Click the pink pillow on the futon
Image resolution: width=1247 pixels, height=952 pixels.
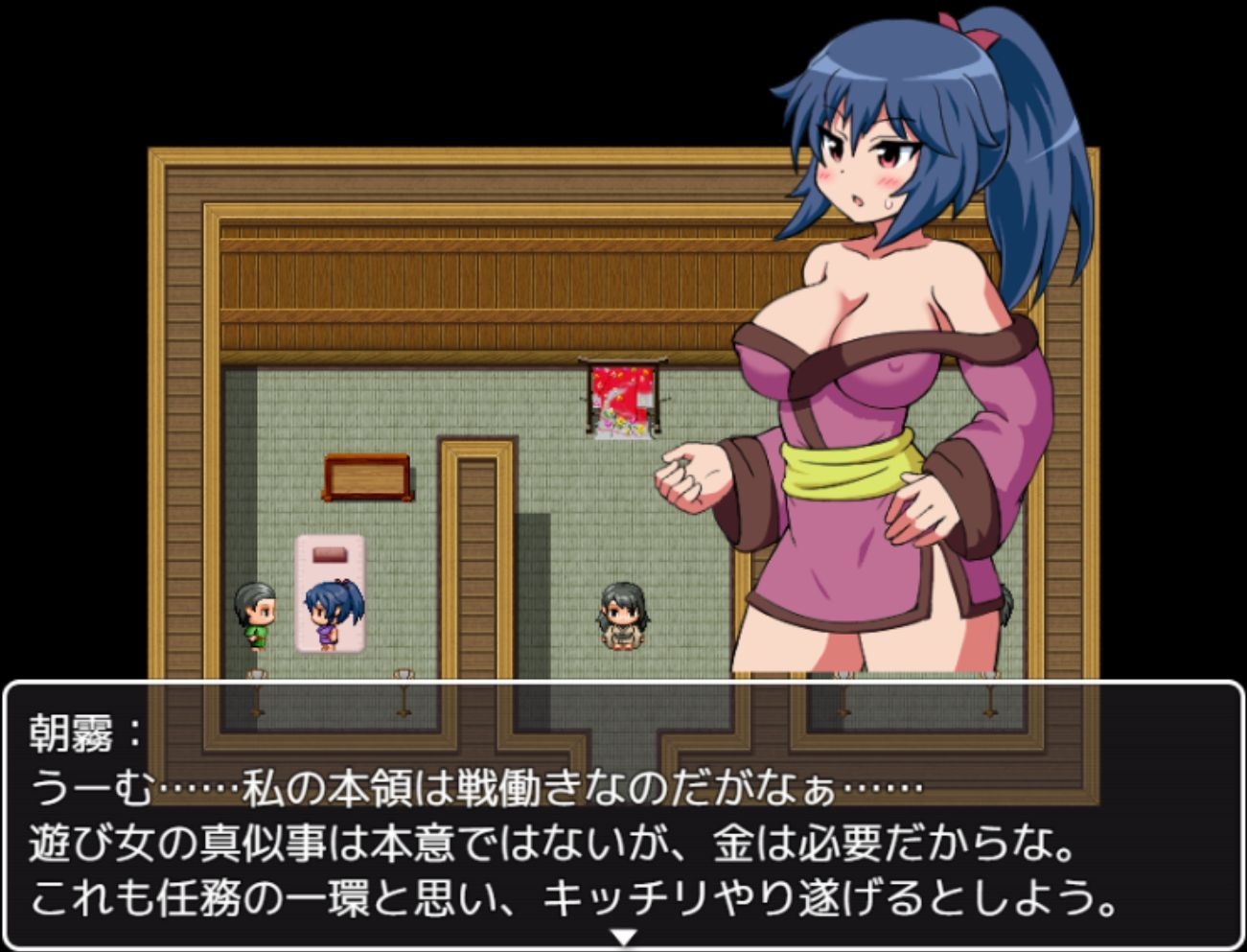[x=331, y=554]
